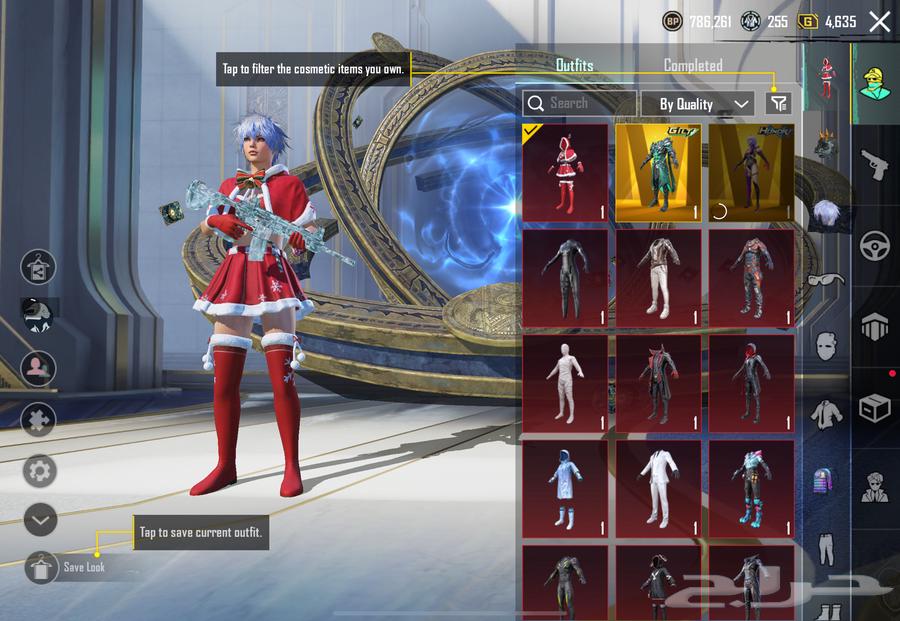
Task: Choose the green armored outfit on gold tile
Action: pos(658,172)
